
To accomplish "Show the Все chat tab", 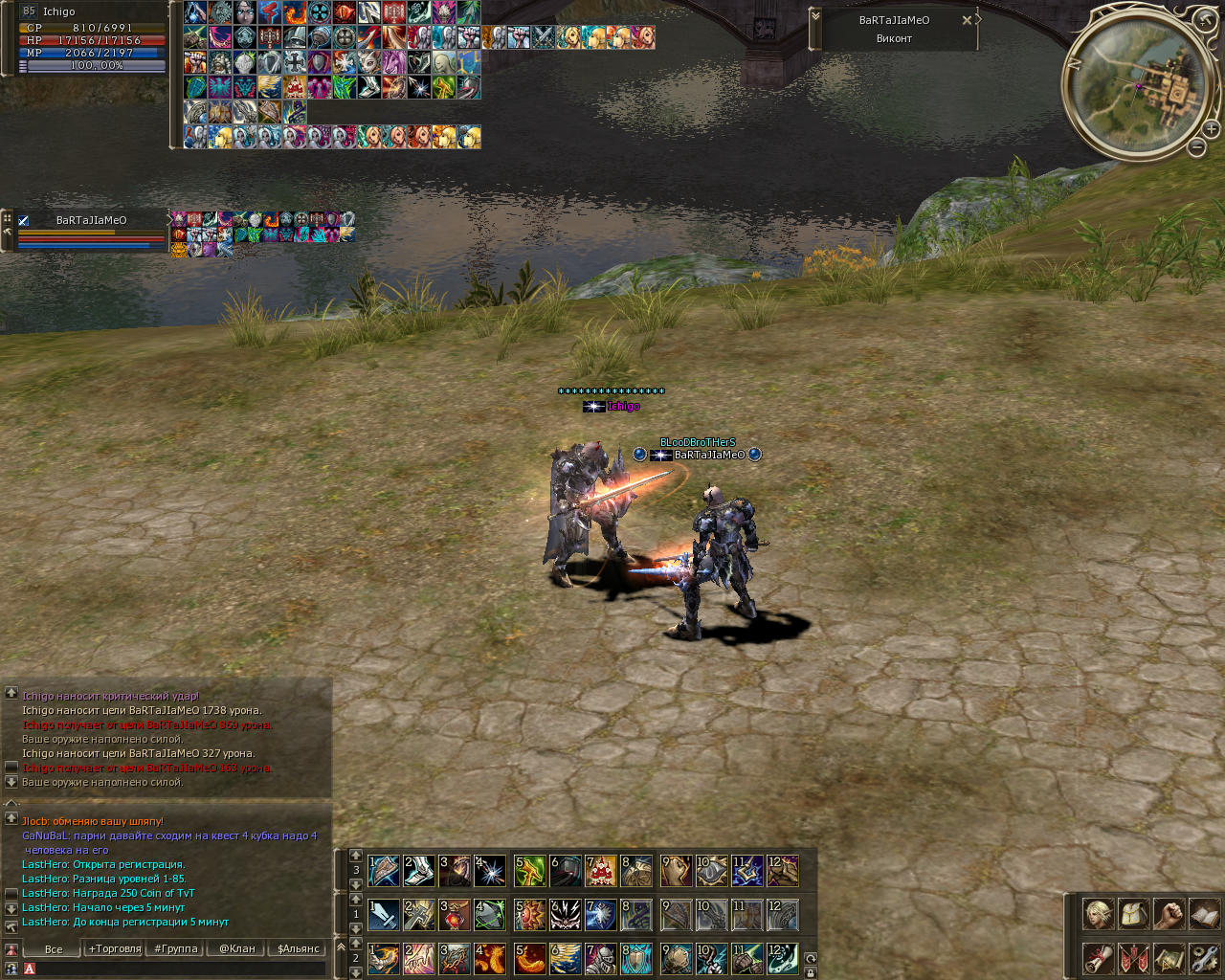I will tap(54, 948).
